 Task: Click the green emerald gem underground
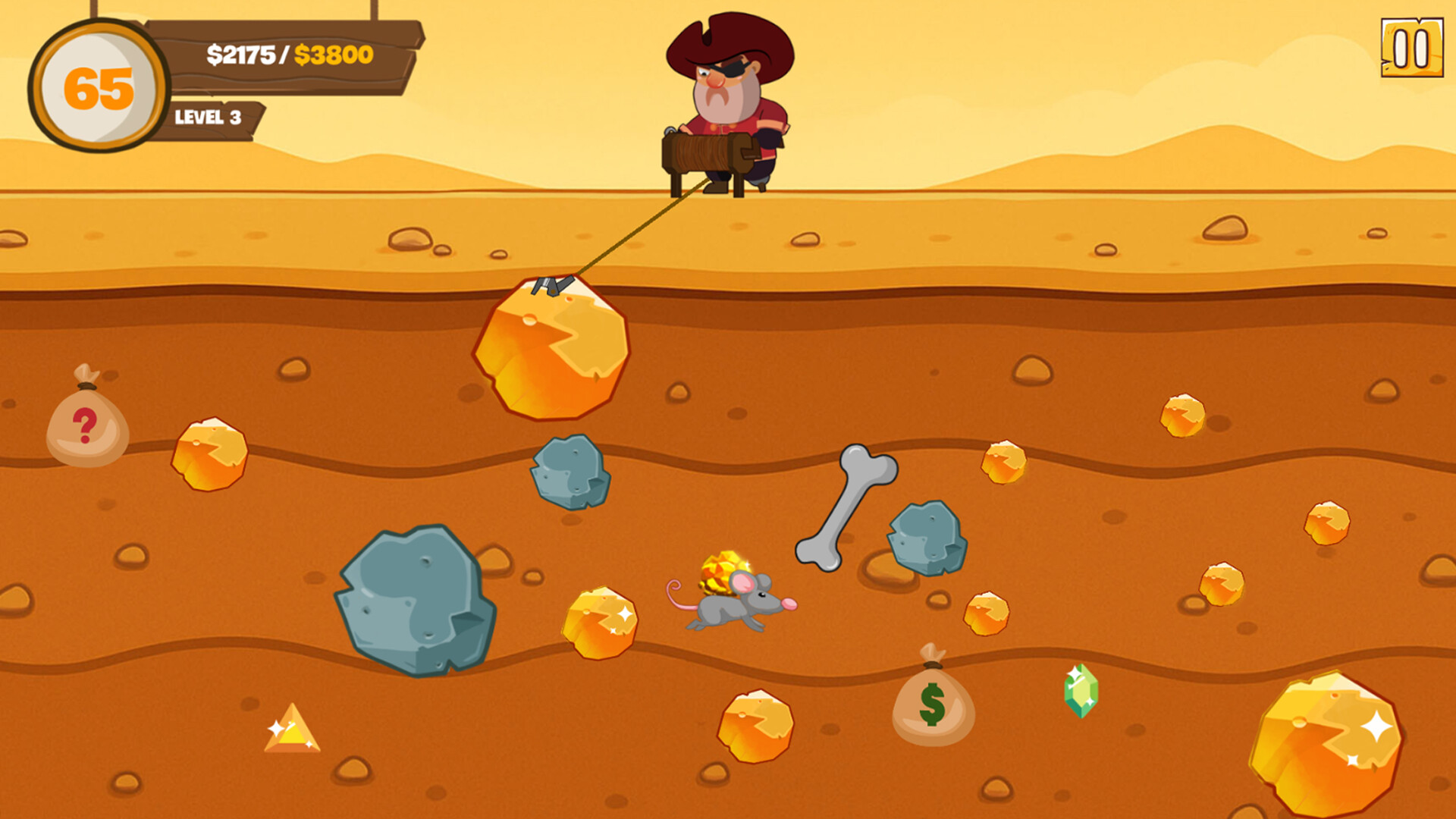pyautogui.click(x=1080, y=694)
